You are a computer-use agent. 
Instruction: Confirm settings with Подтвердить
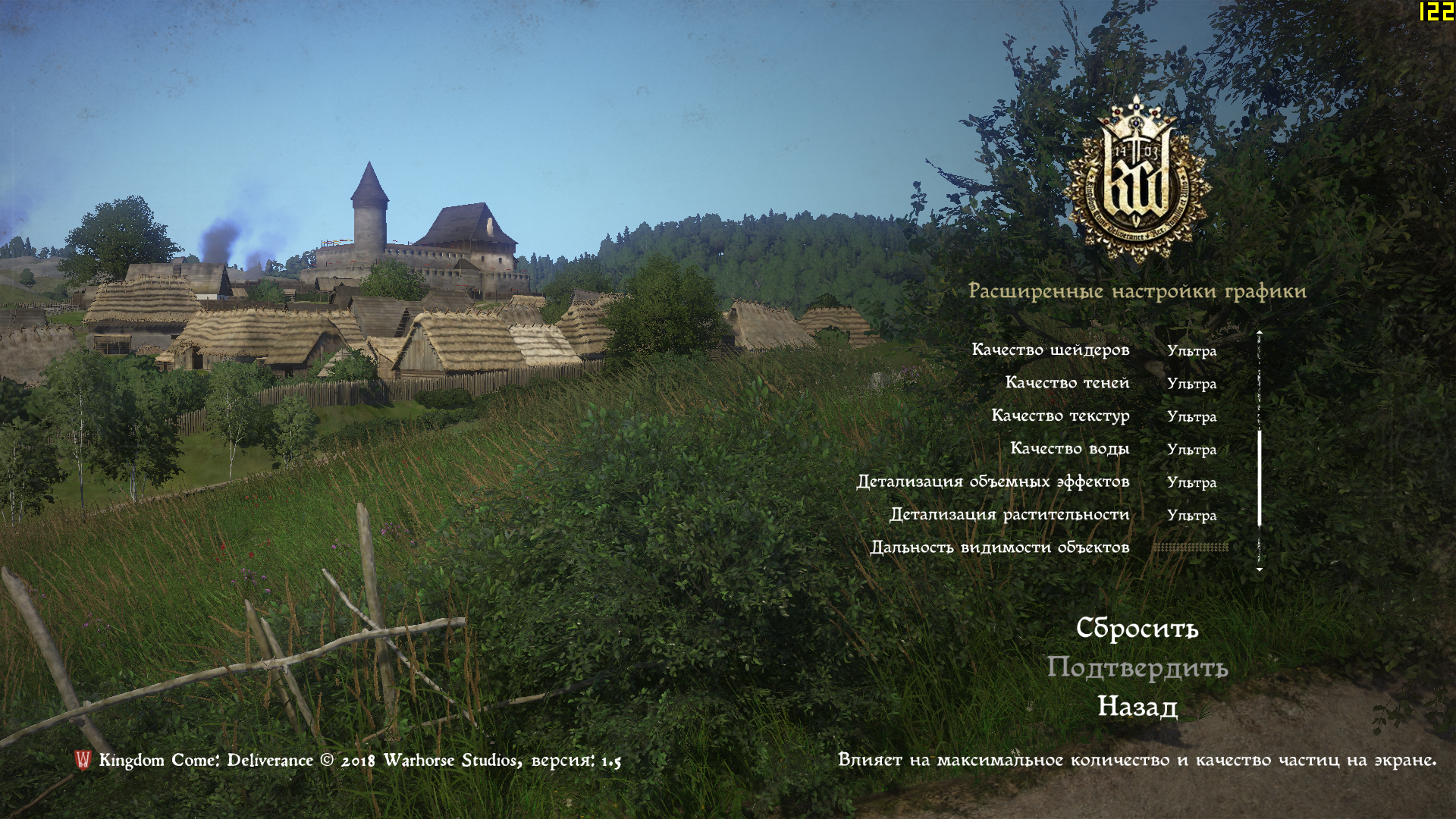click(x=1137, y=667)
